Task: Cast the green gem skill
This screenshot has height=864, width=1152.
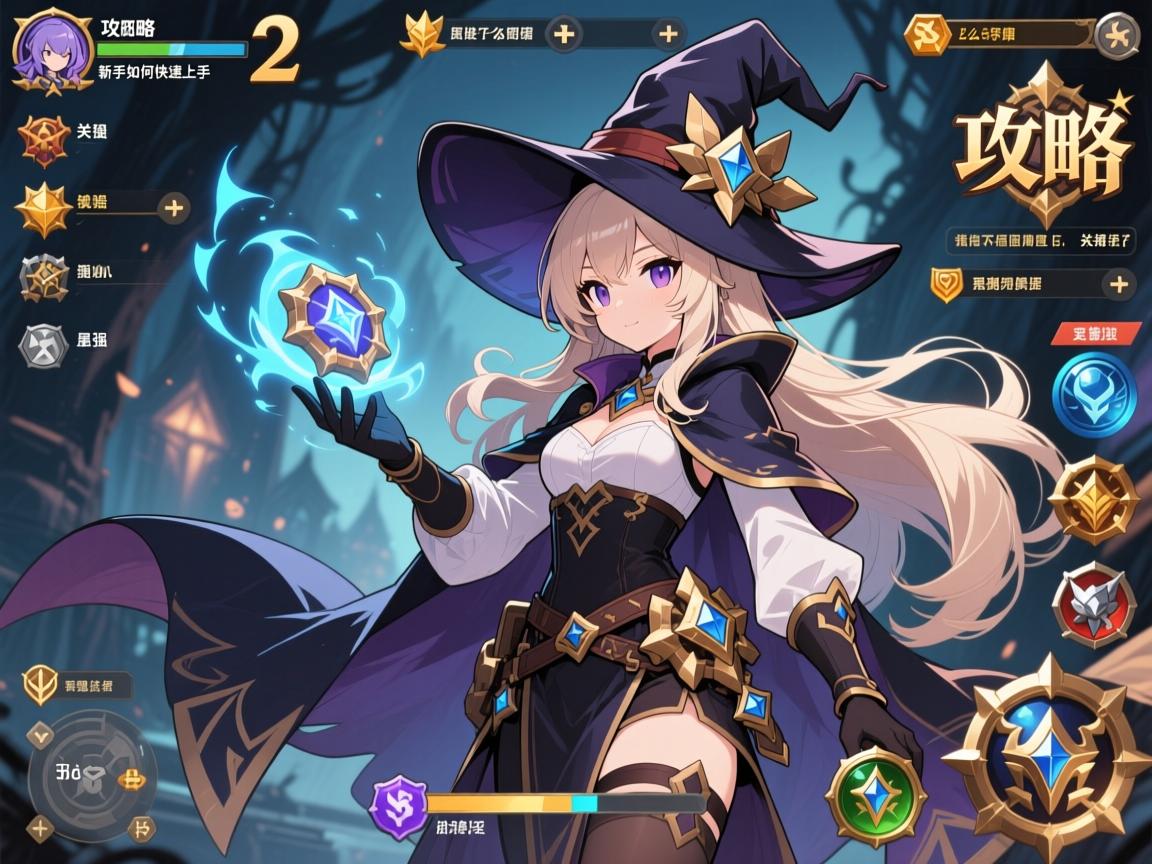Action: pos(866,791)
